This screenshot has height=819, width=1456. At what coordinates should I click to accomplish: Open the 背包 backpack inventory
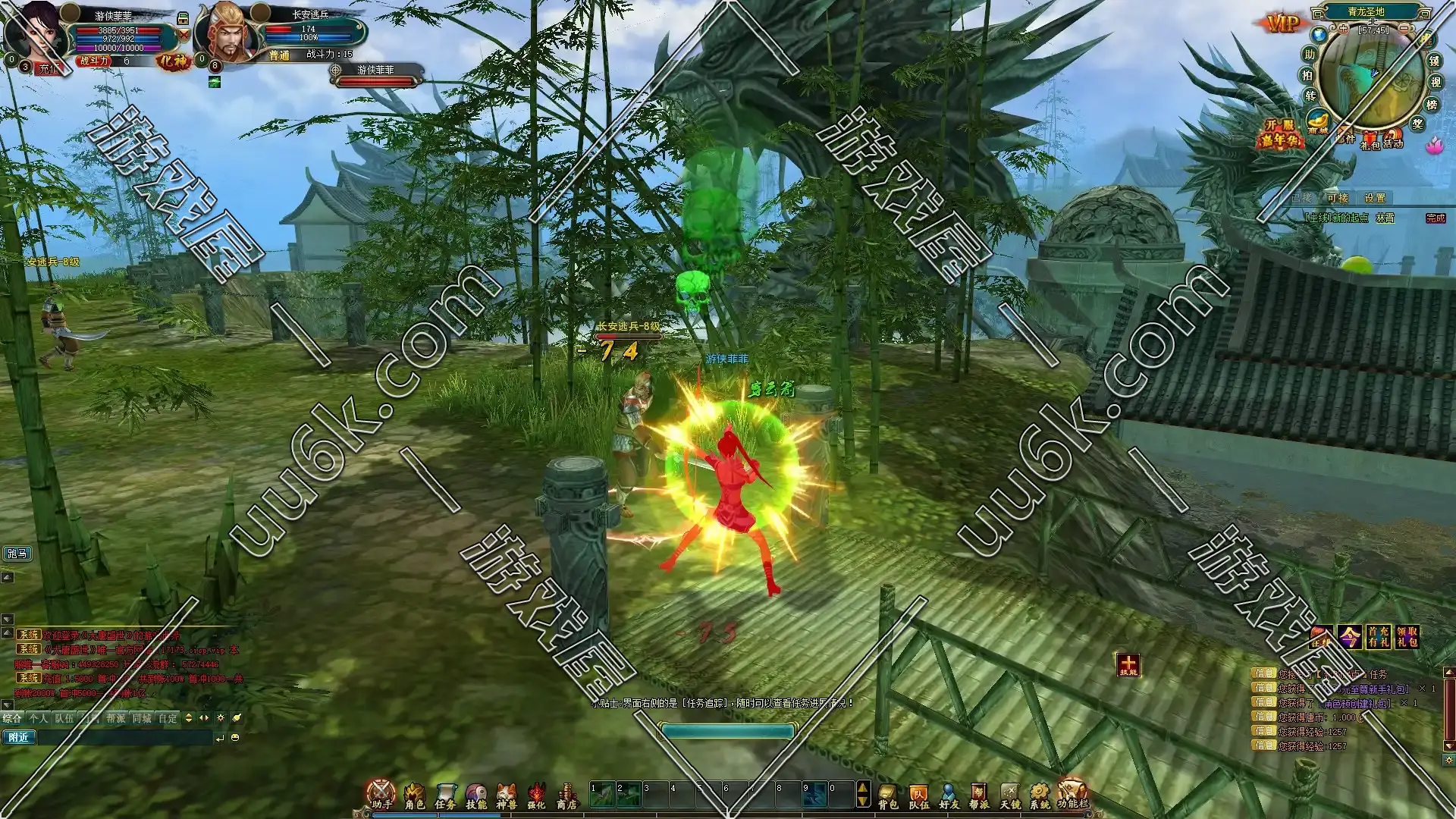point(888,795)
